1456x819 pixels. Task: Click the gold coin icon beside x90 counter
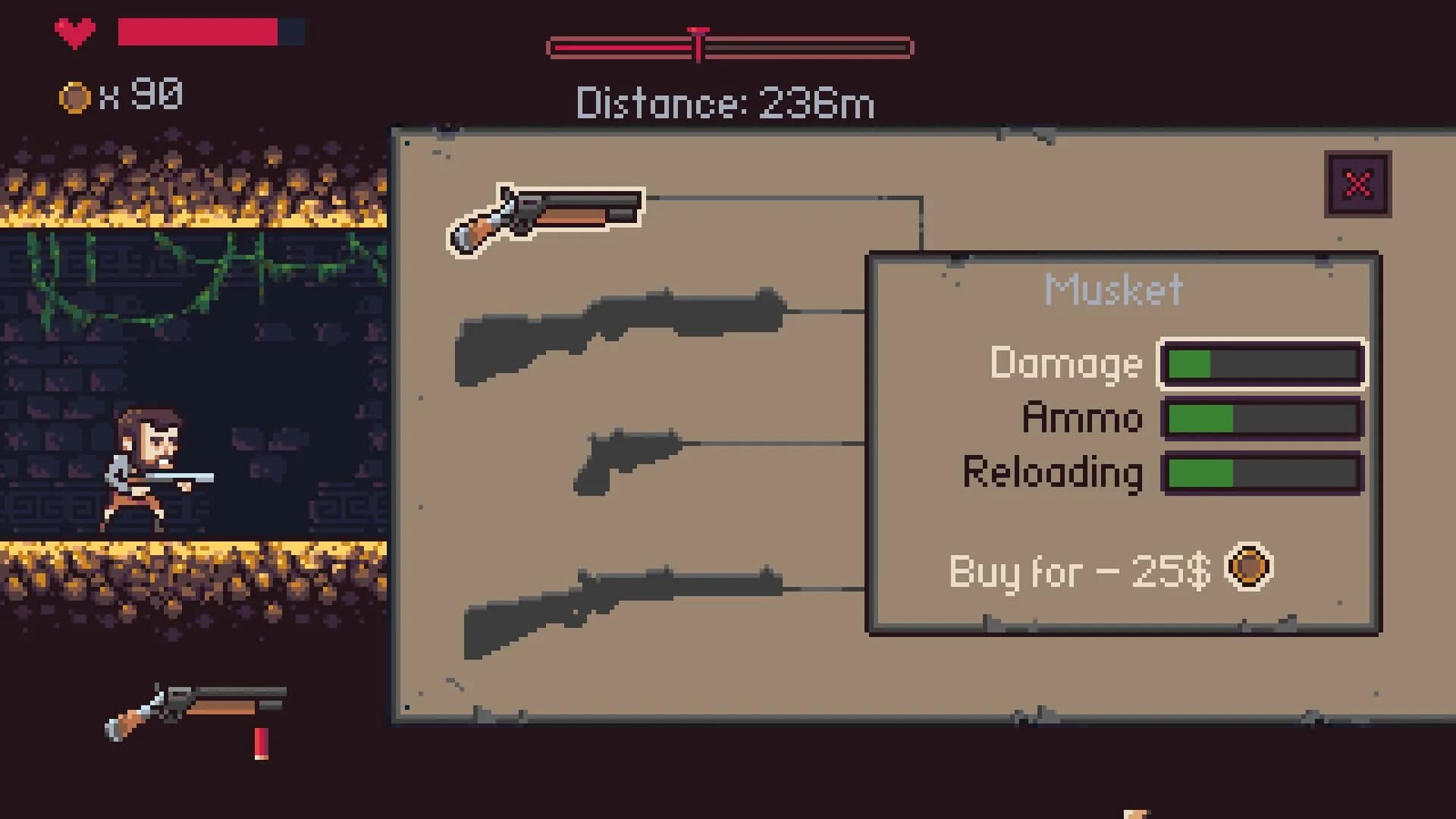tap(76, 96)
